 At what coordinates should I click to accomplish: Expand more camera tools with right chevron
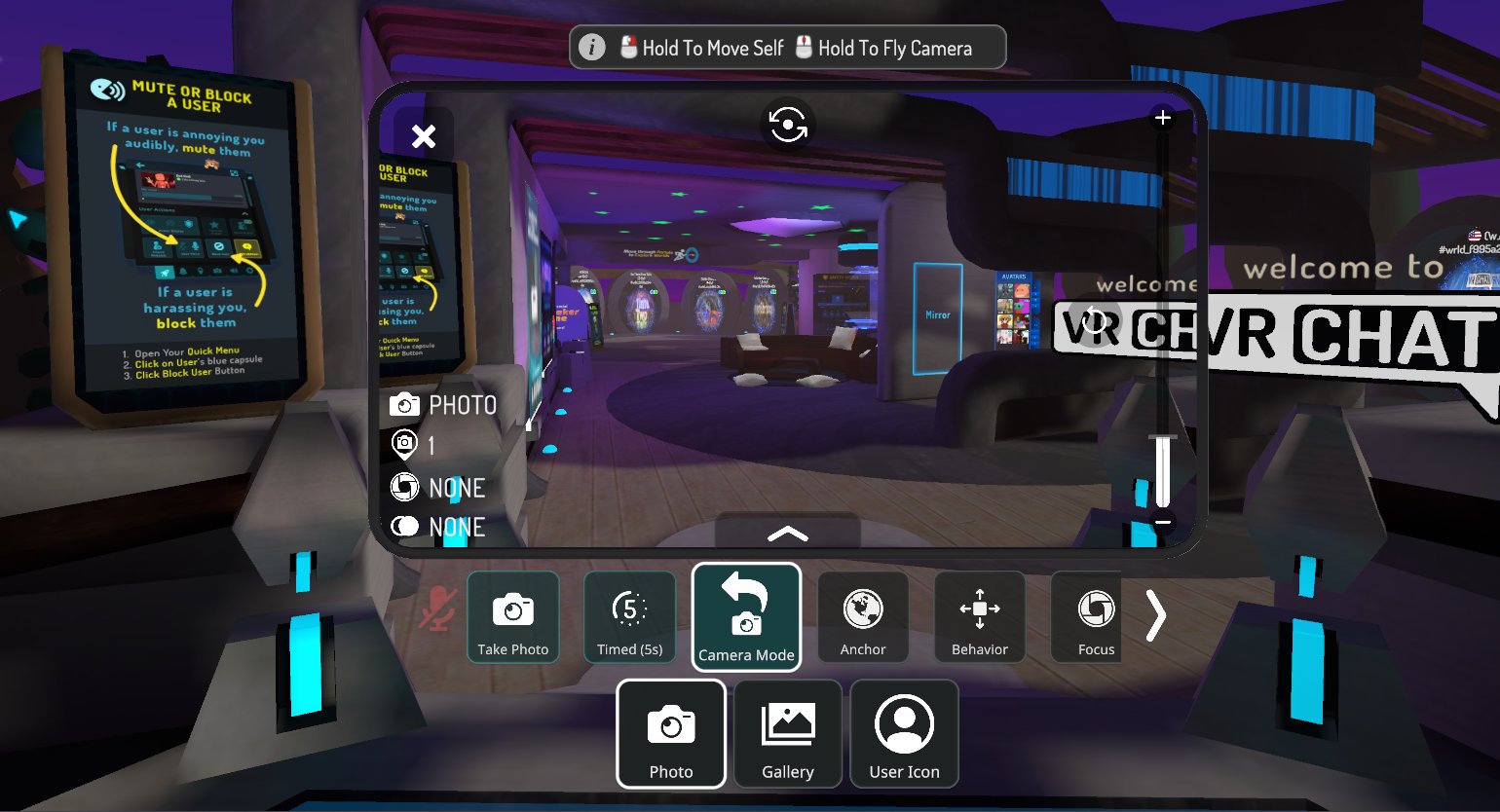[1157, 615]
